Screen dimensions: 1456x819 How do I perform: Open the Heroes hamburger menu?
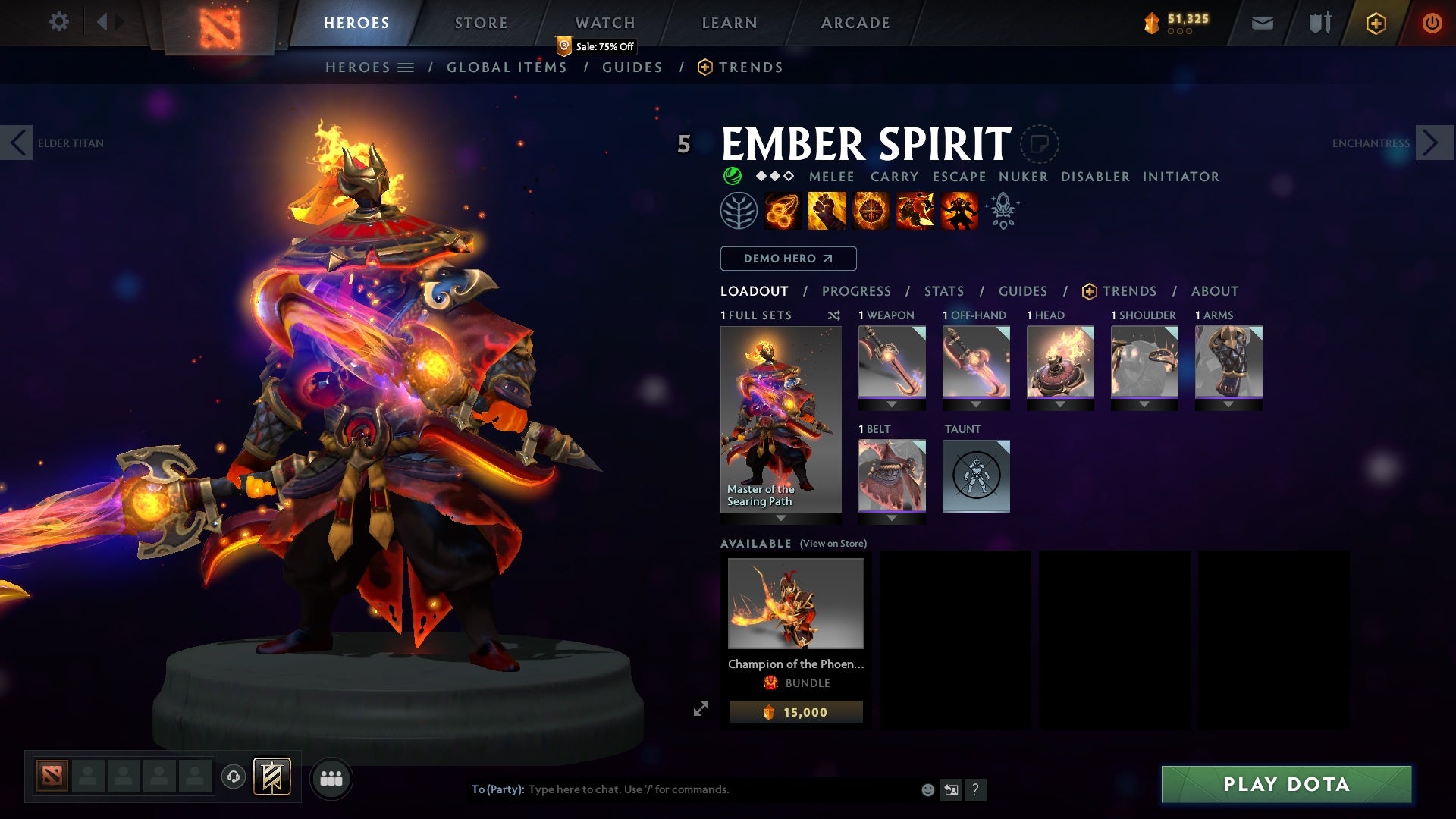(406, 67)
